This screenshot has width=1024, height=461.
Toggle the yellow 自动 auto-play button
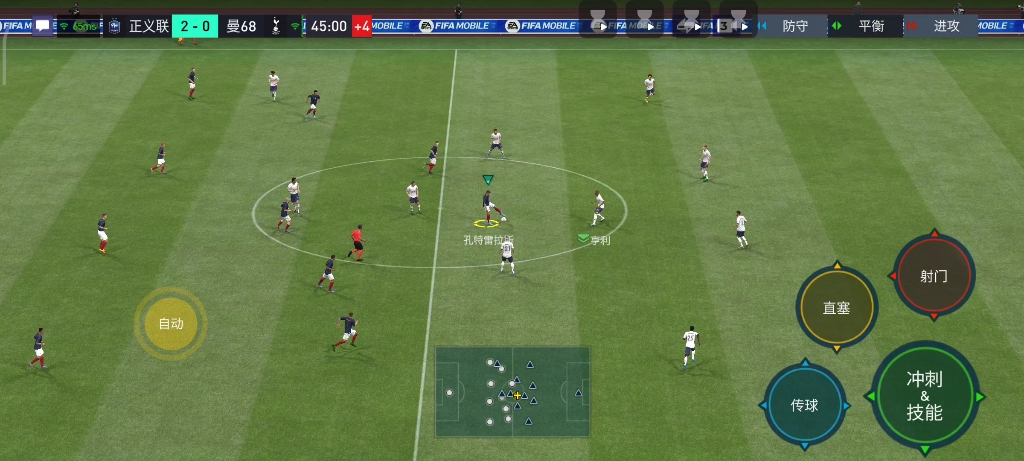click(x=171, y=323)
